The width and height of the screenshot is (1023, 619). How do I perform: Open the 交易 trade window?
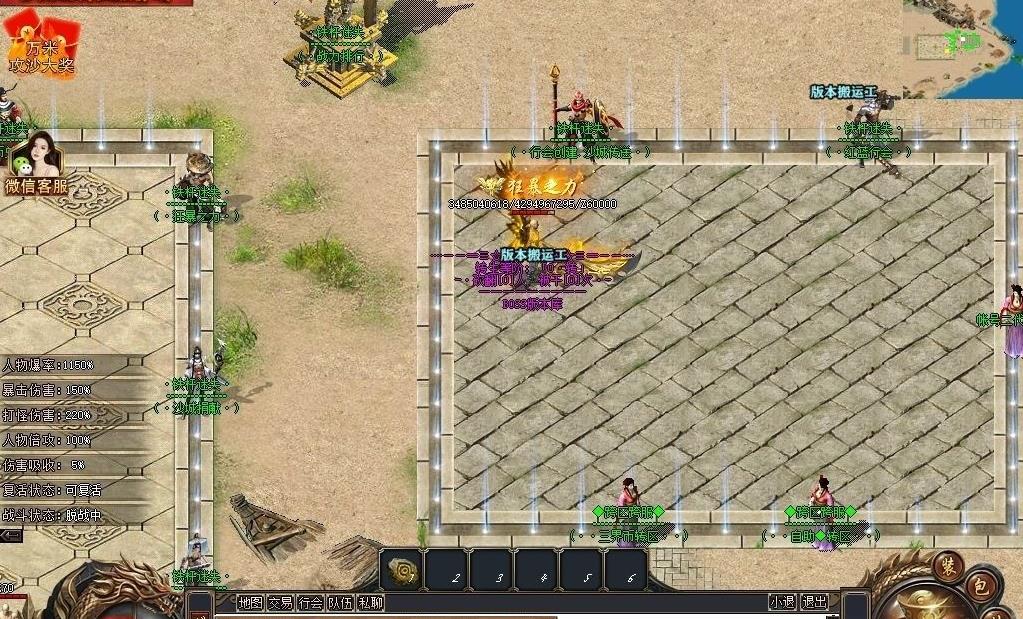point(280,602)
